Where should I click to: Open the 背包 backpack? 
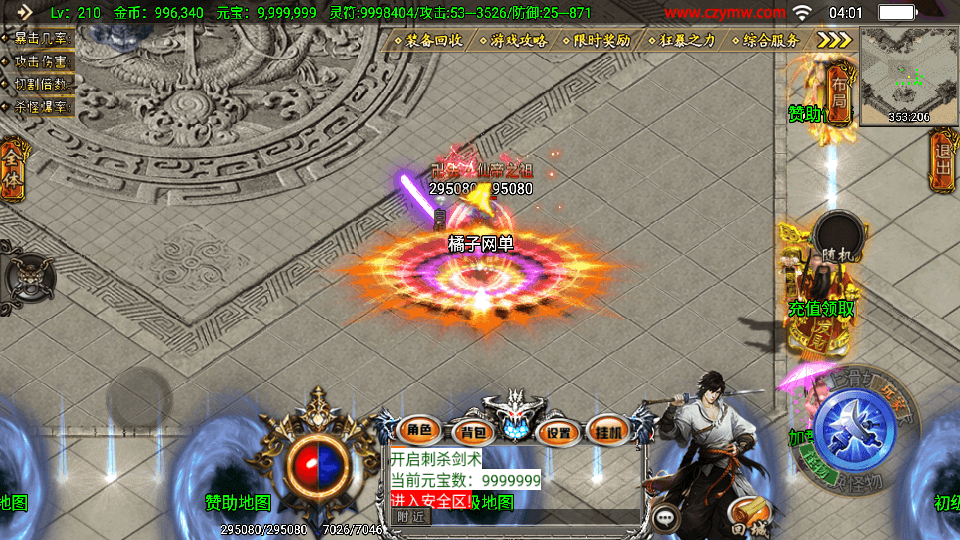click(471, 432)
